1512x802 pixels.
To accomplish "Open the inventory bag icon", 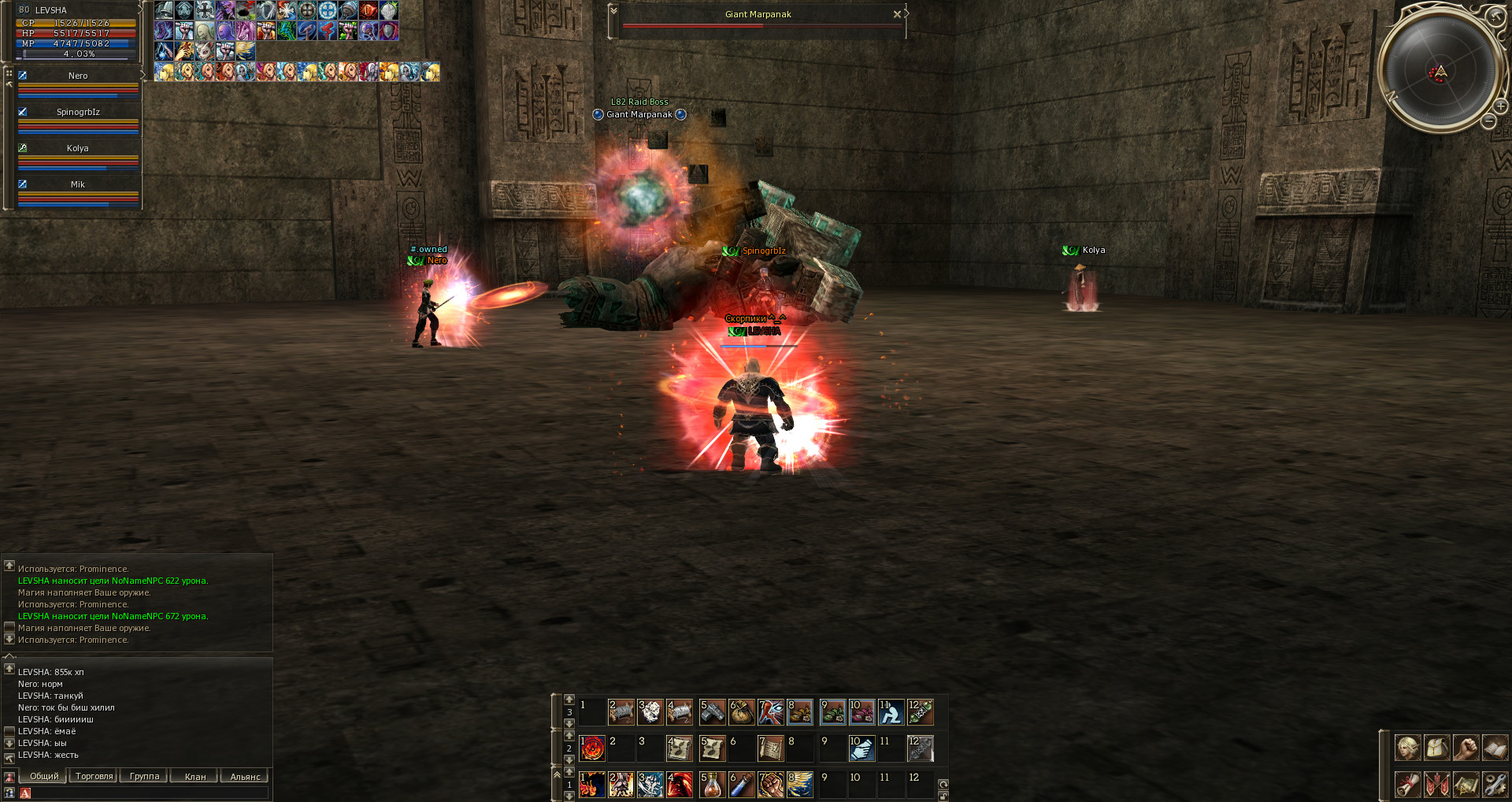I will point(1436,748).
